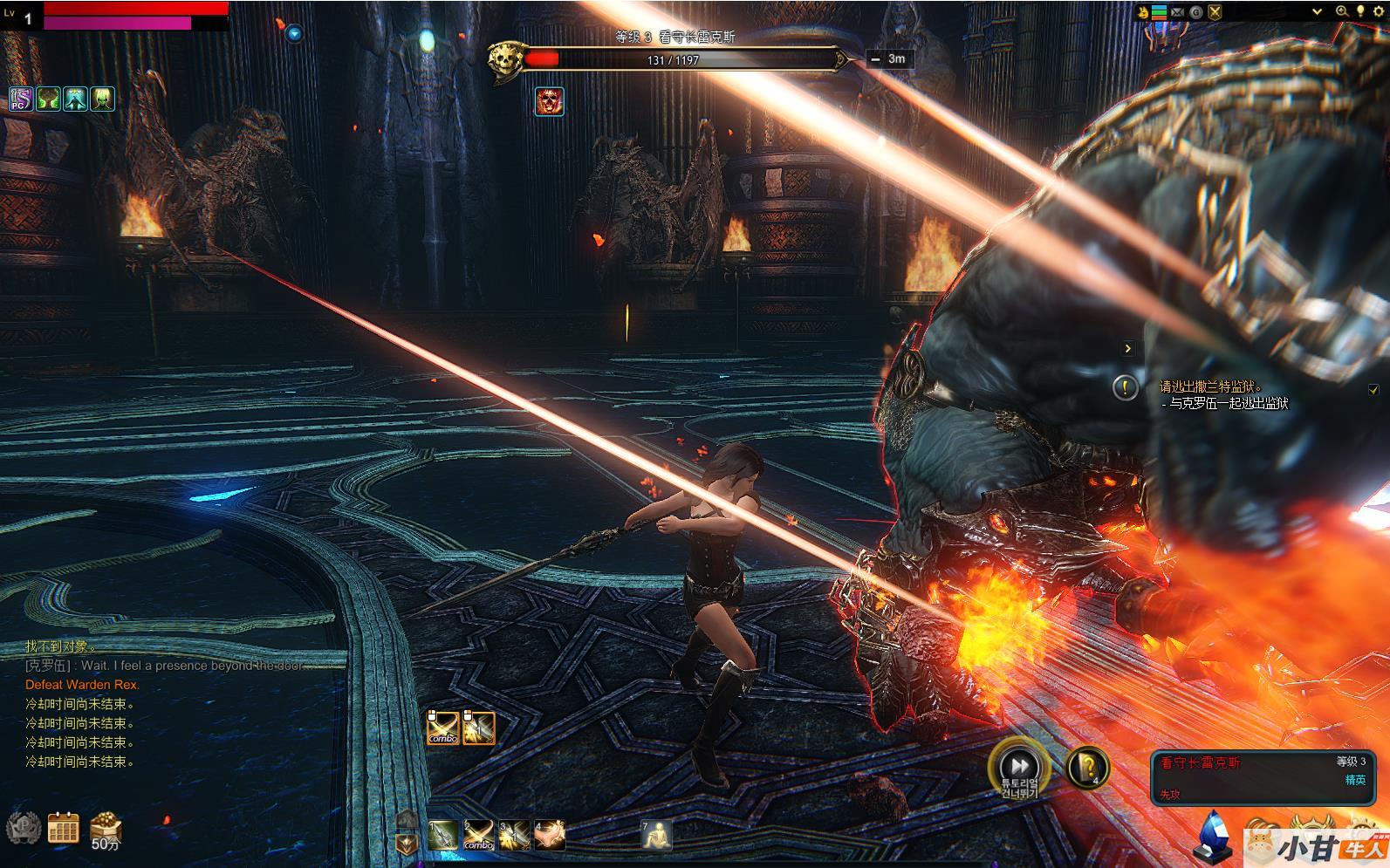Open the calendar event icon

point(63,827)
